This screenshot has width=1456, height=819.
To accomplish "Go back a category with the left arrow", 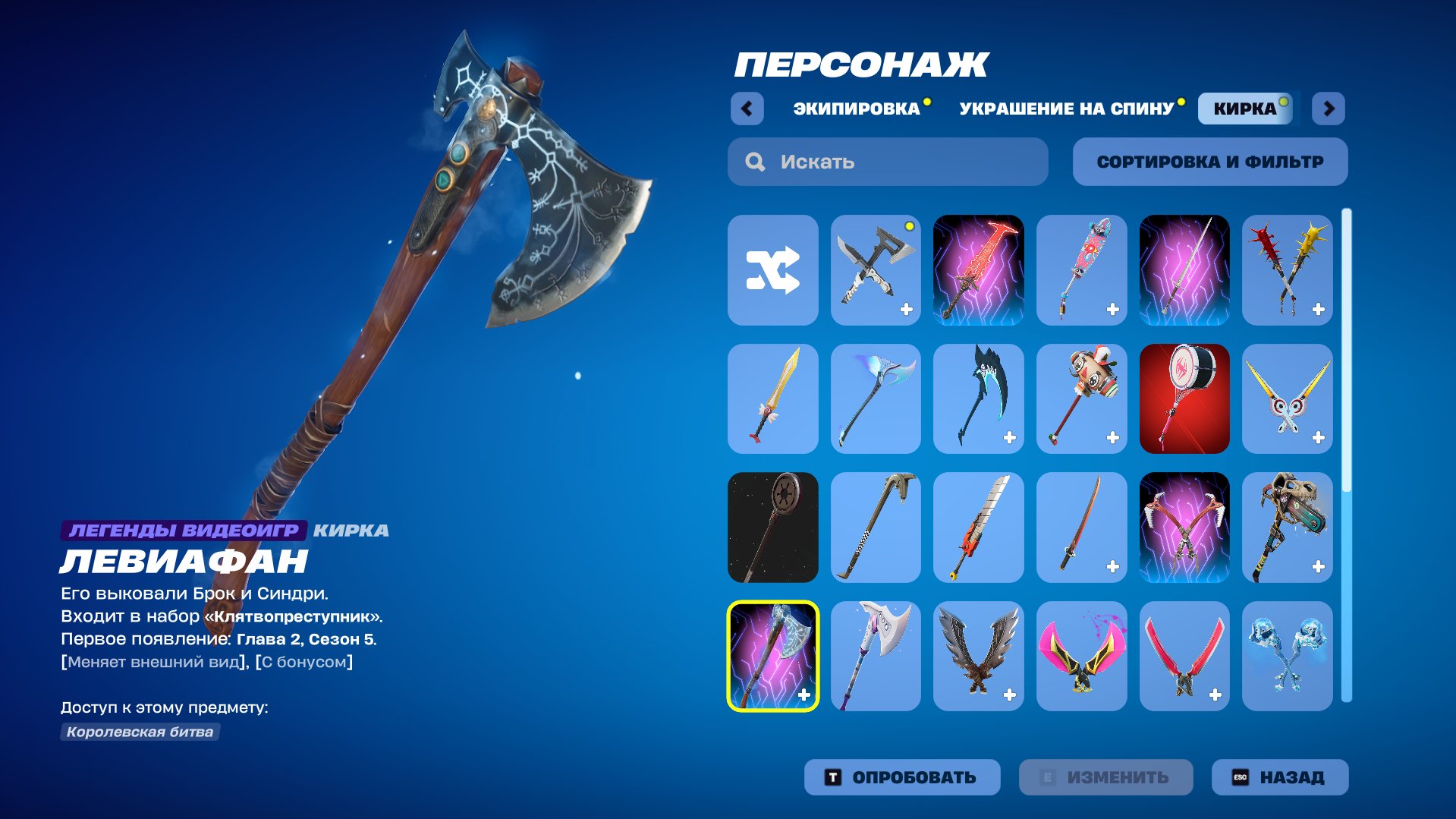I will (748, 109).
